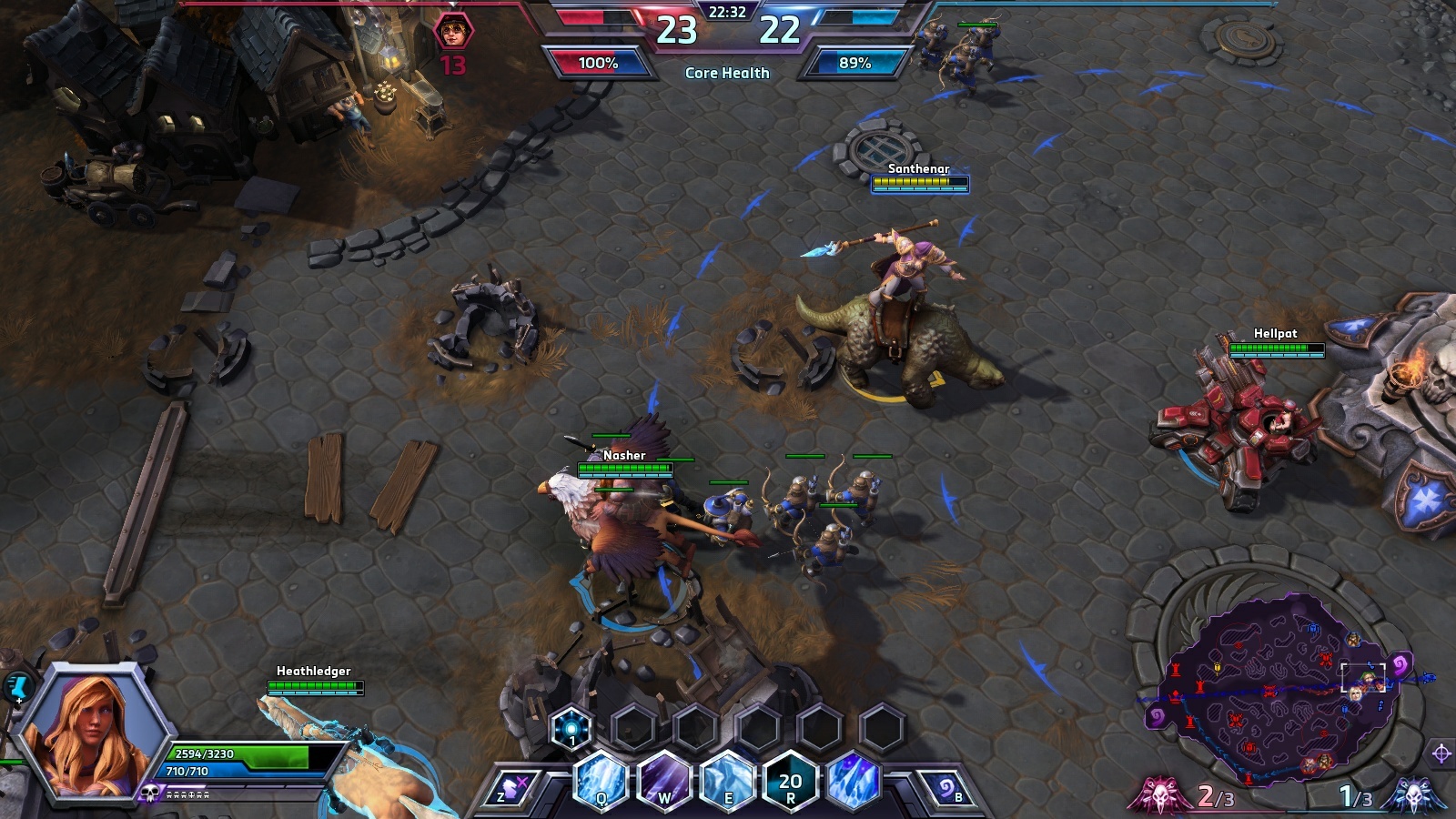The image size is (1456, 819).
Task: Activate the Hearthstone button marked B
Action: (946, 789)
